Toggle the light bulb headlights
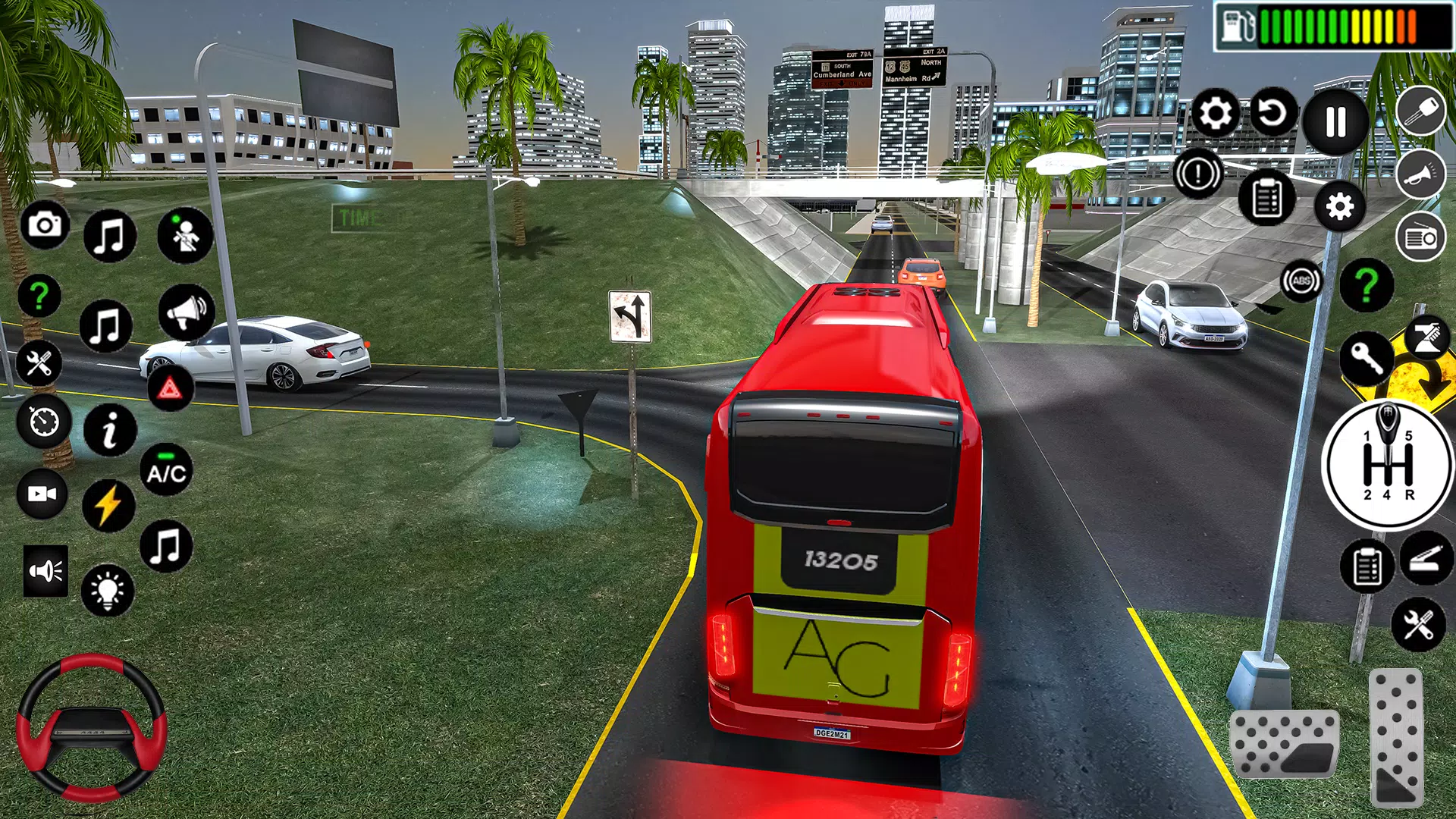 pos(107,590)
